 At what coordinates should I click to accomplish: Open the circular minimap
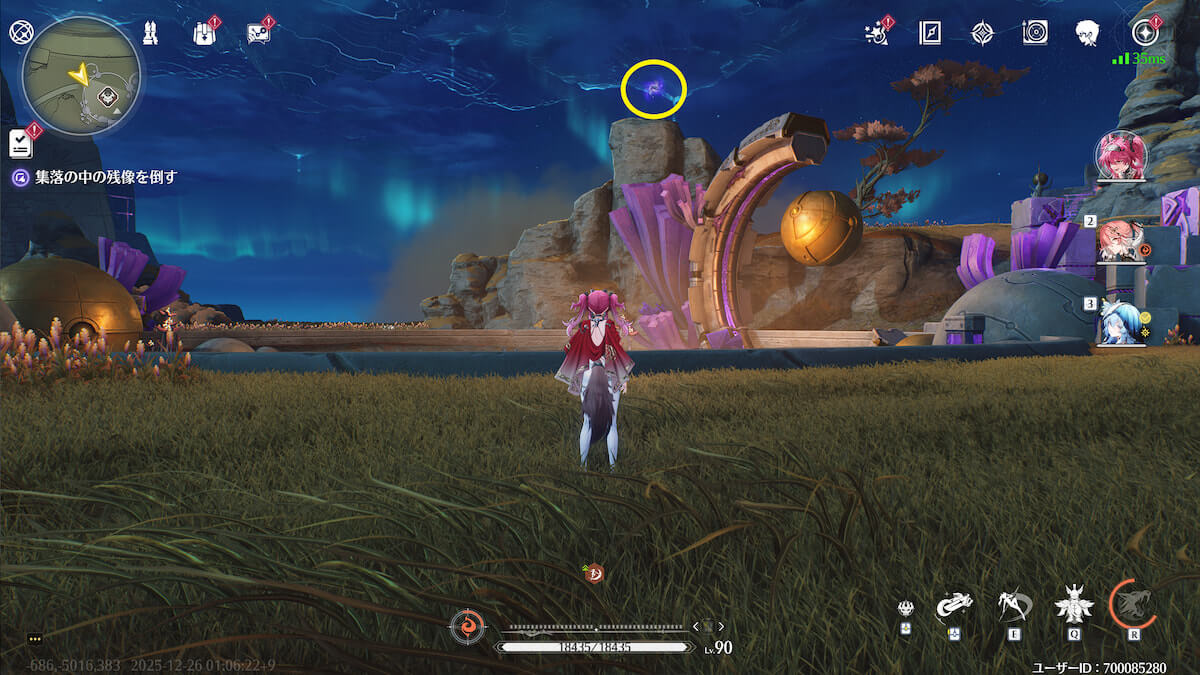(x=81, y=77)
